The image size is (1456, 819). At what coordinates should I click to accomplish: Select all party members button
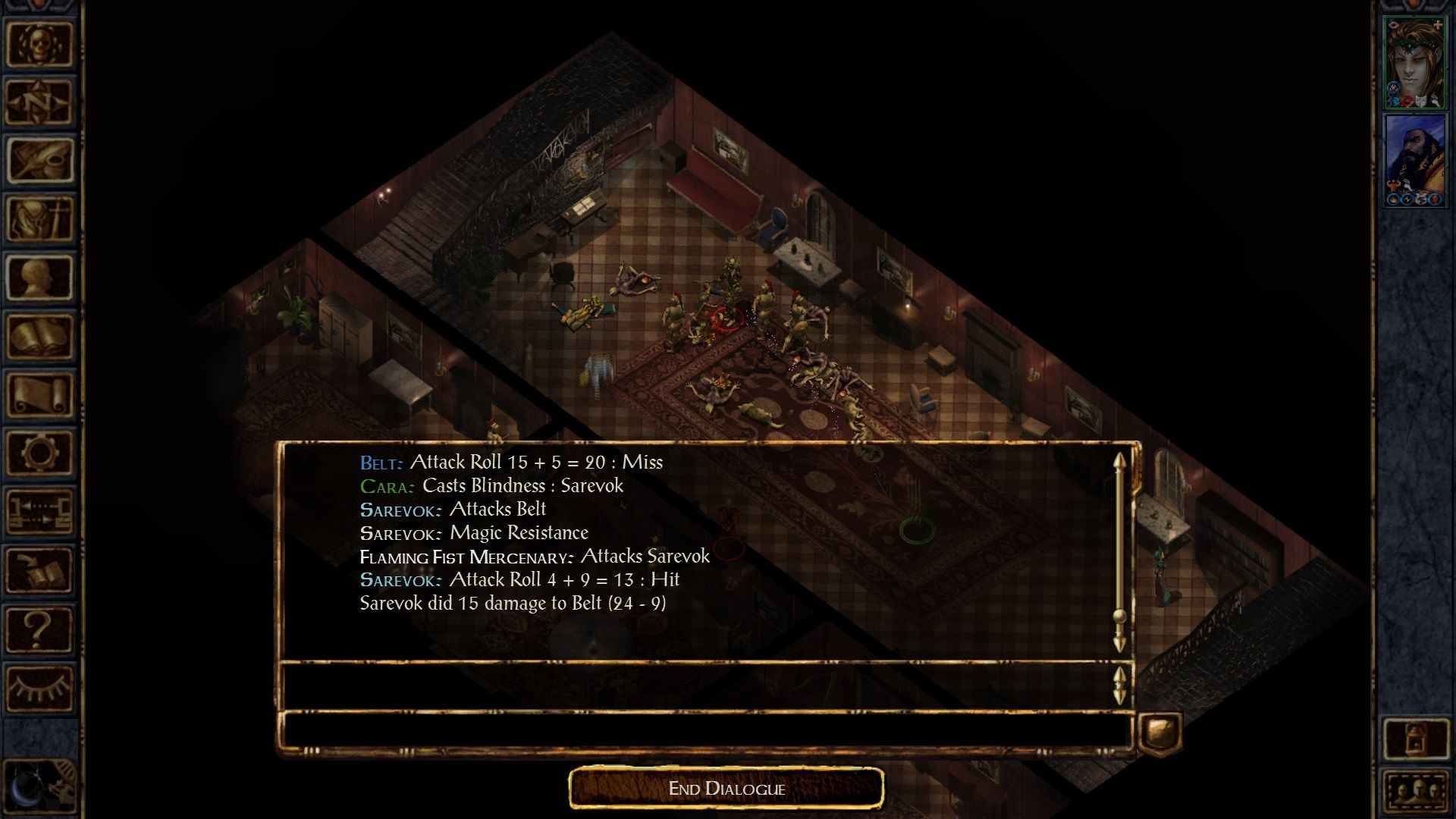coord(1416,792)
